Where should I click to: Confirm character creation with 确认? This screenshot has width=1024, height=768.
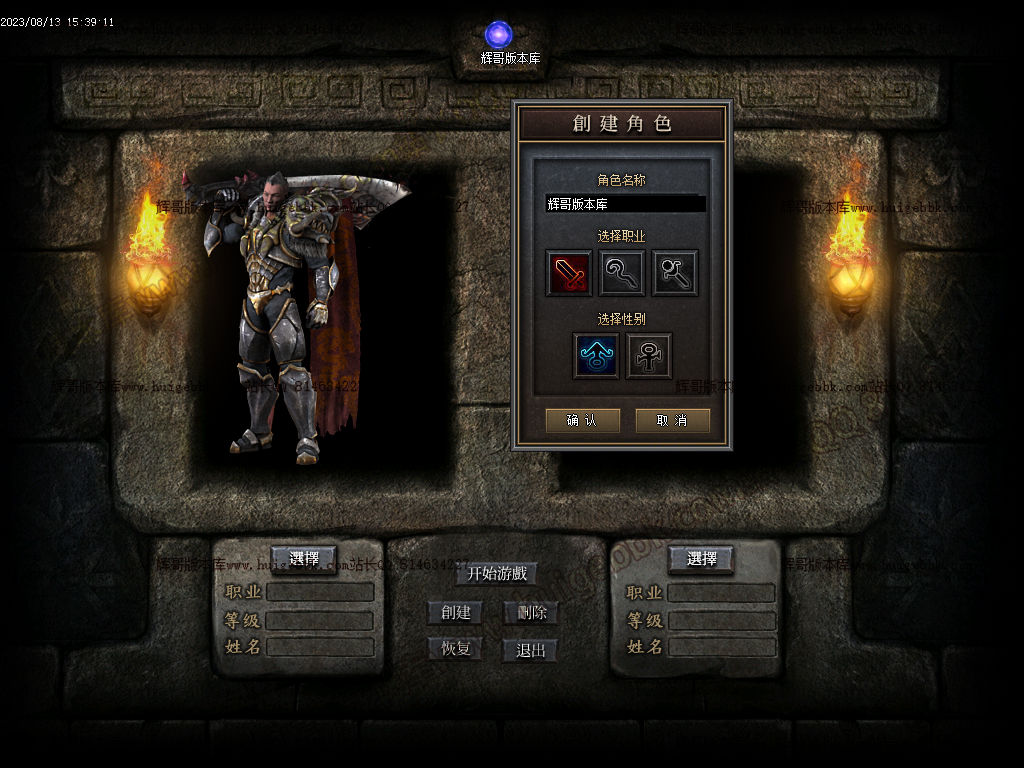[582, 421]
